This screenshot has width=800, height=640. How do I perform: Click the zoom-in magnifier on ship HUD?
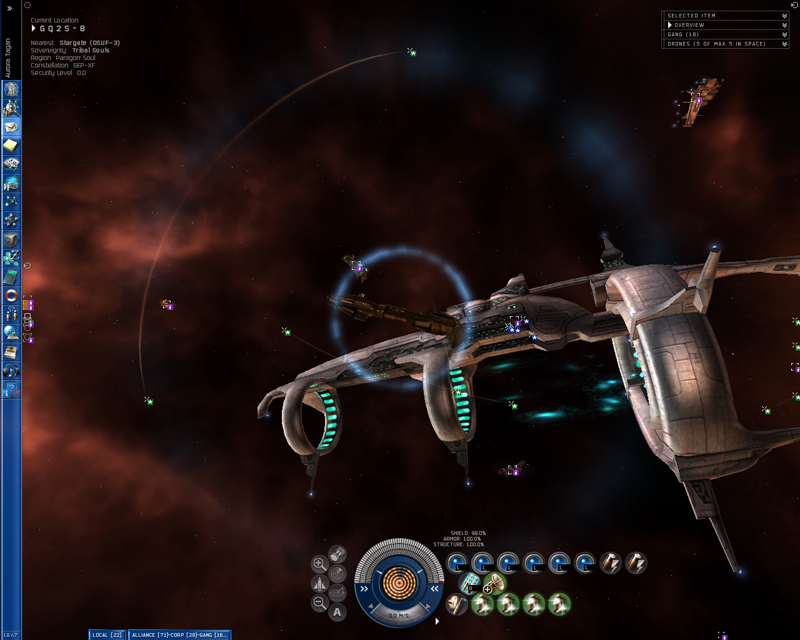319,564
